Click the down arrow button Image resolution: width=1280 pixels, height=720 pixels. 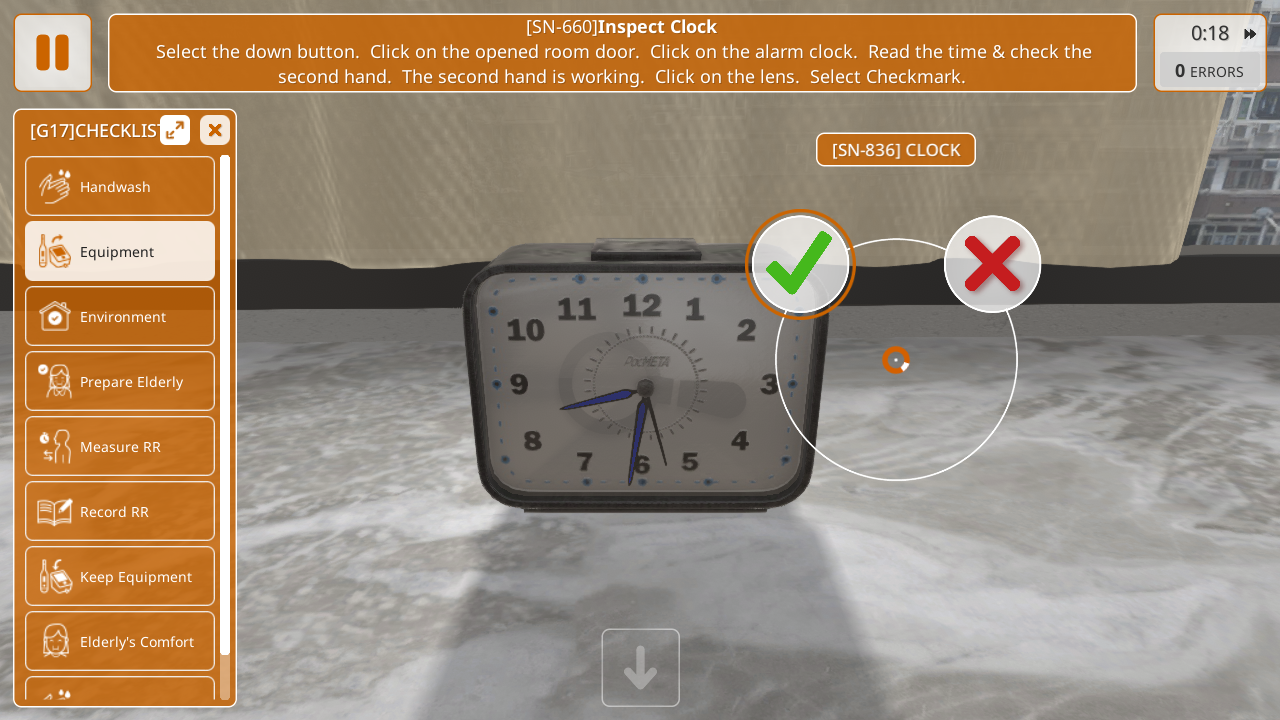(640, 667)
